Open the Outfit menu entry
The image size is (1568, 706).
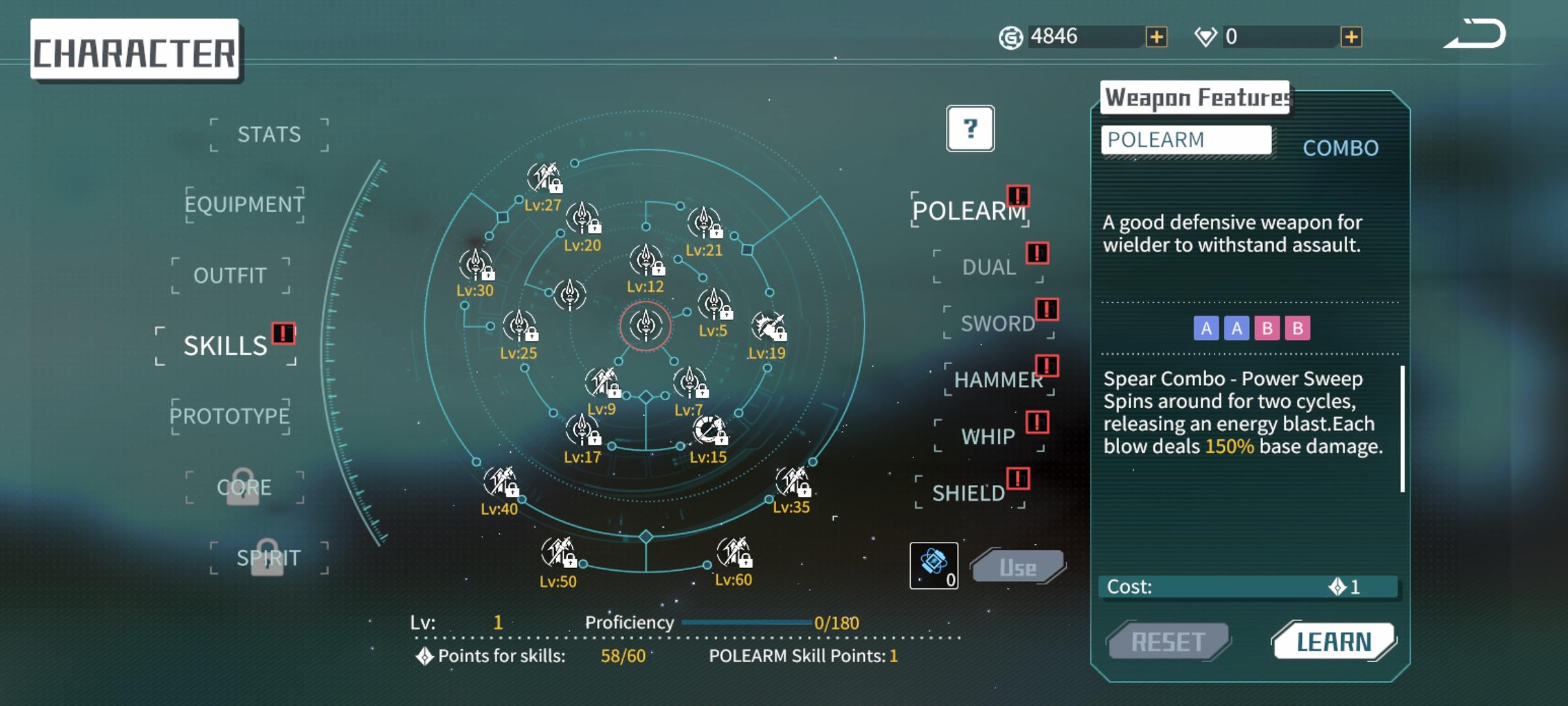[x=230, y=275]
